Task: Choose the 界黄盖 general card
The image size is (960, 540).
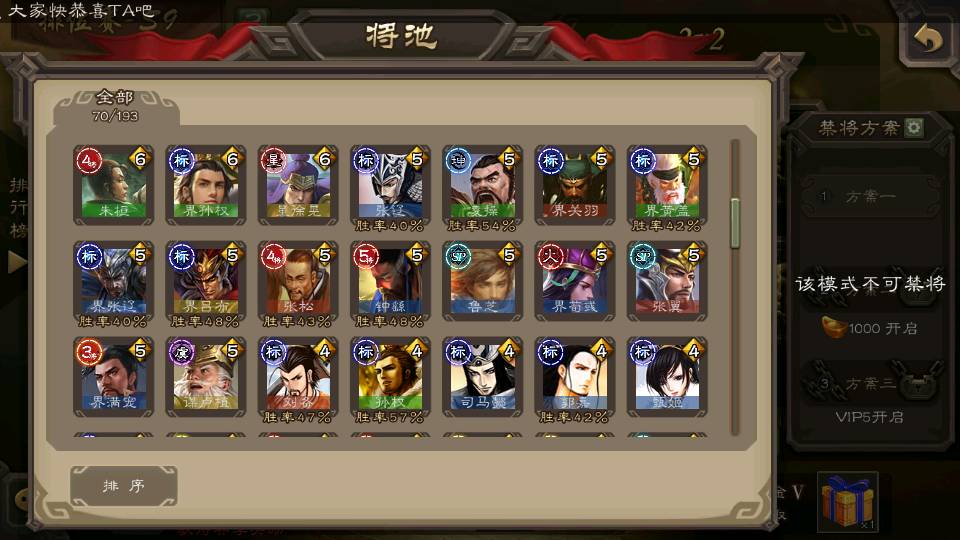Action: [x=666, y=186]
